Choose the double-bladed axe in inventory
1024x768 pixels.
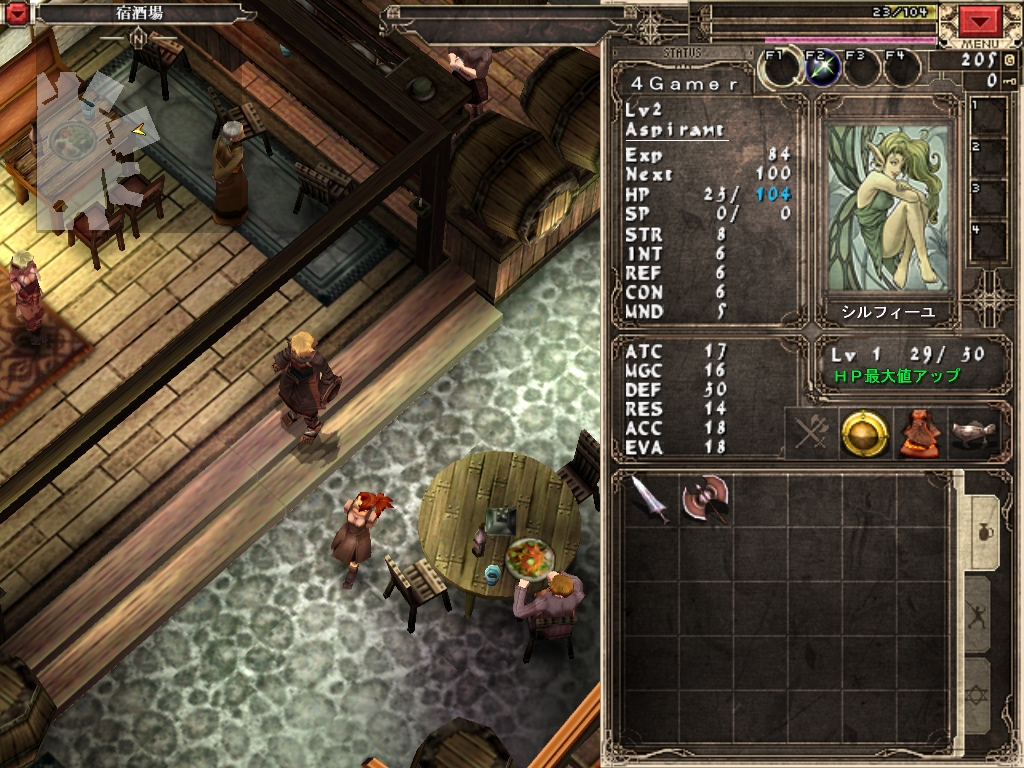click(x=705, y=498)
